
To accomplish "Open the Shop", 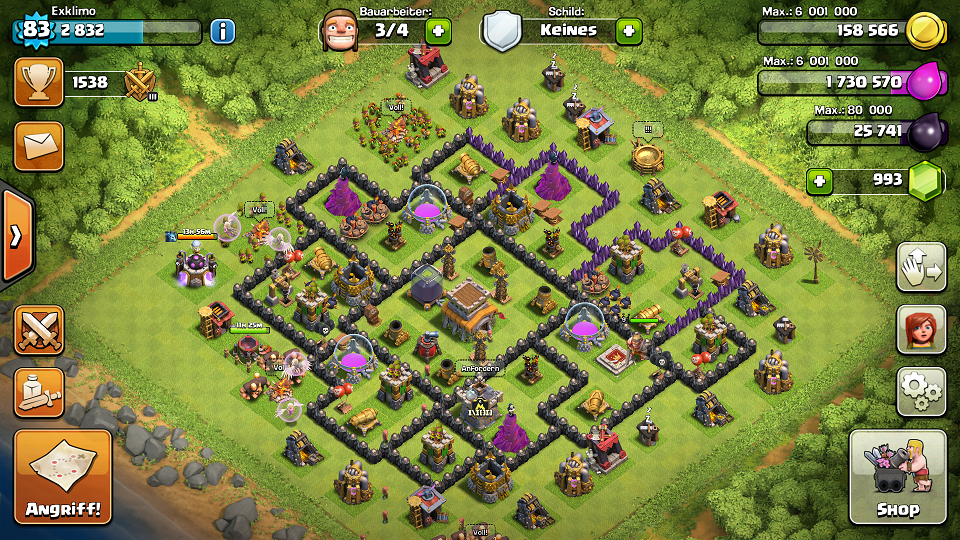I will [897, 477].
